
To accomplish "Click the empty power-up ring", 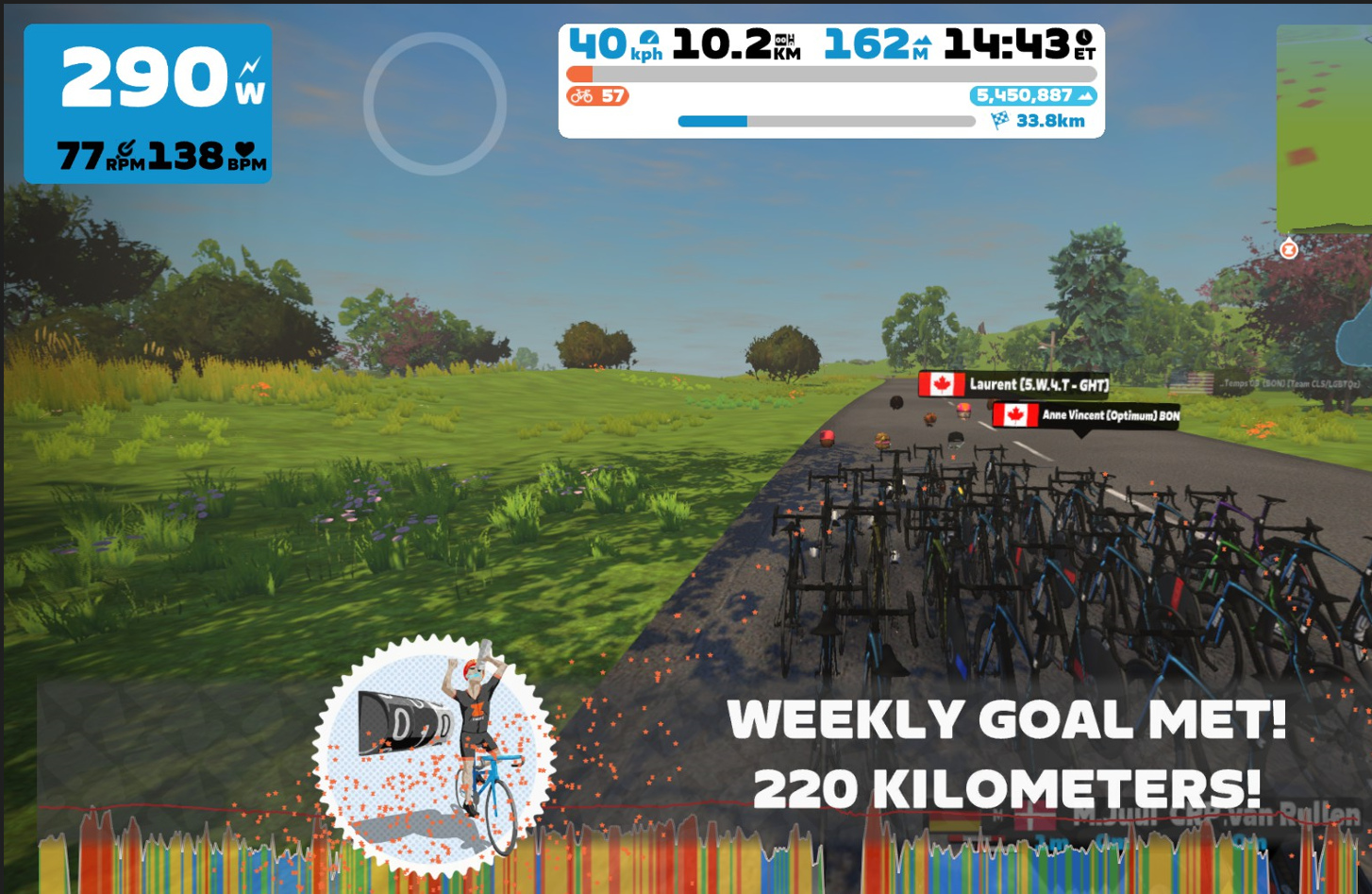I will (x=435, y=104).
